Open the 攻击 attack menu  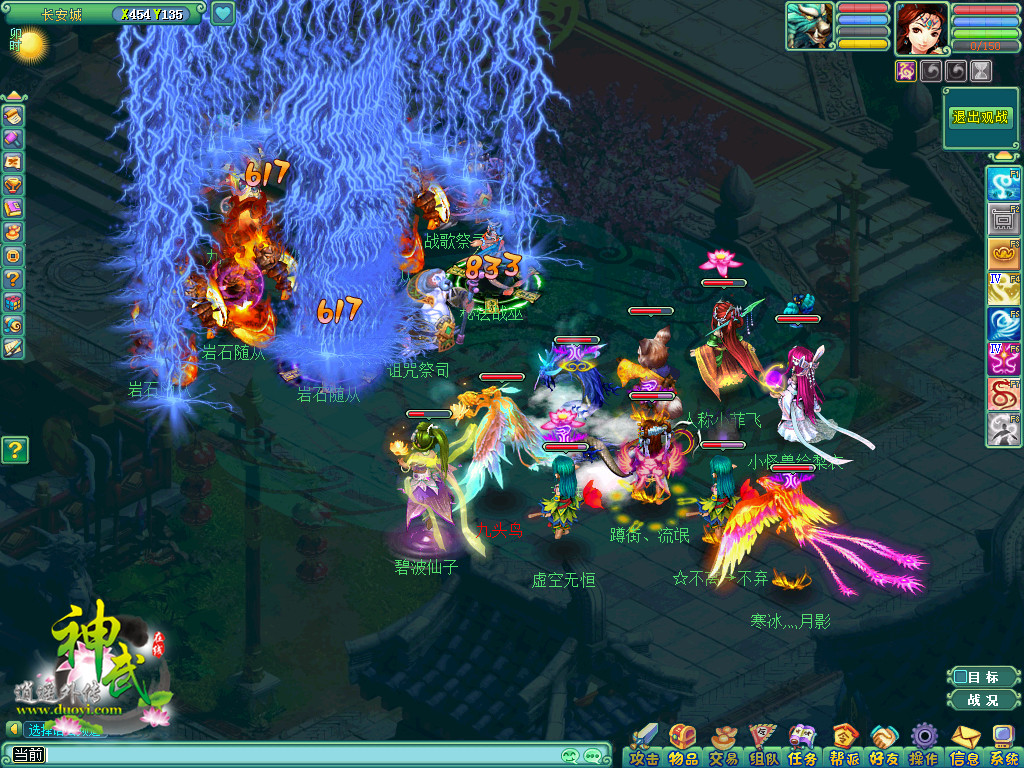645,745
